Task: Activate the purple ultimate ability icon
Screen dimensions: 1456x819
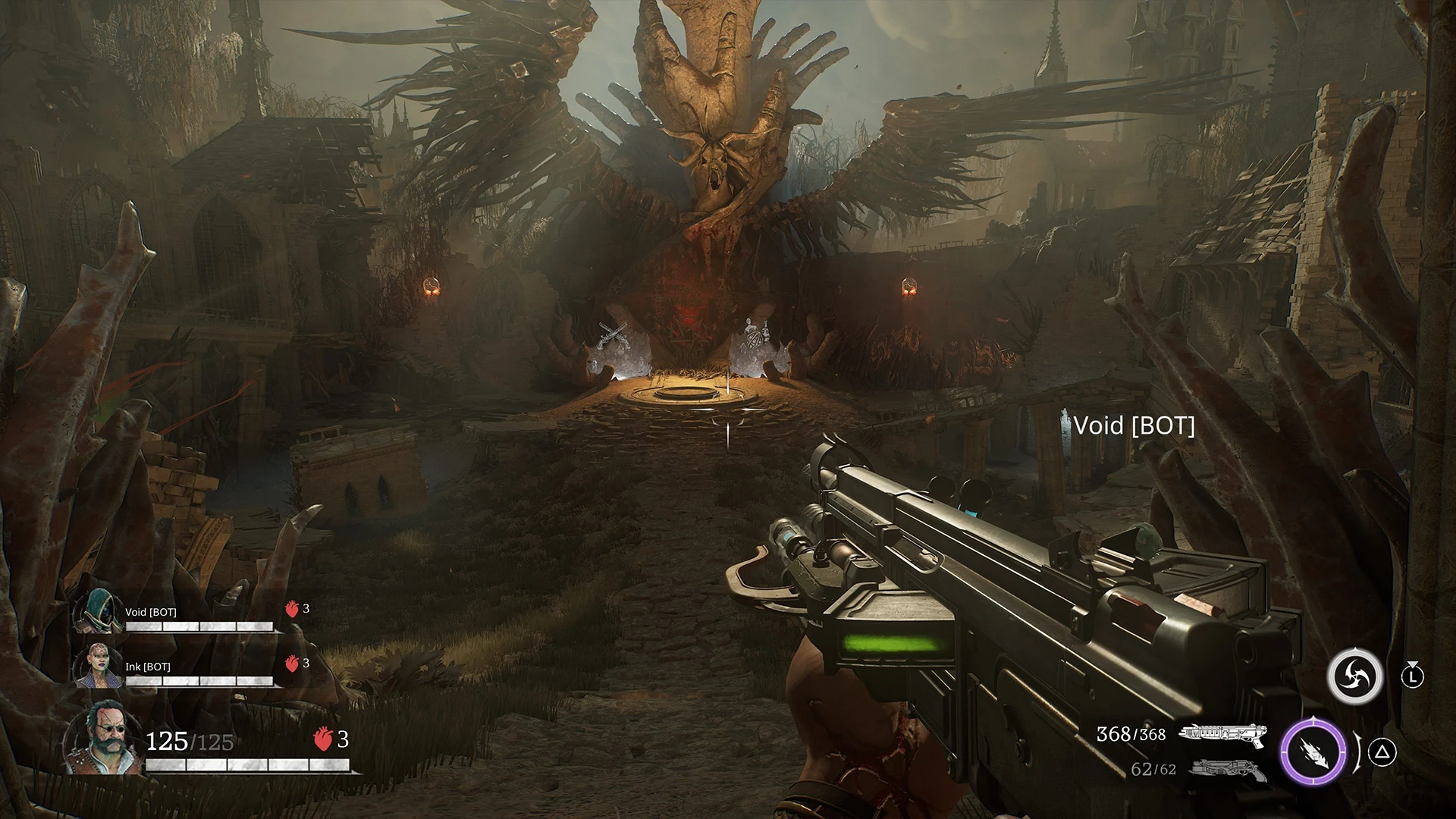Action: 1313,751
